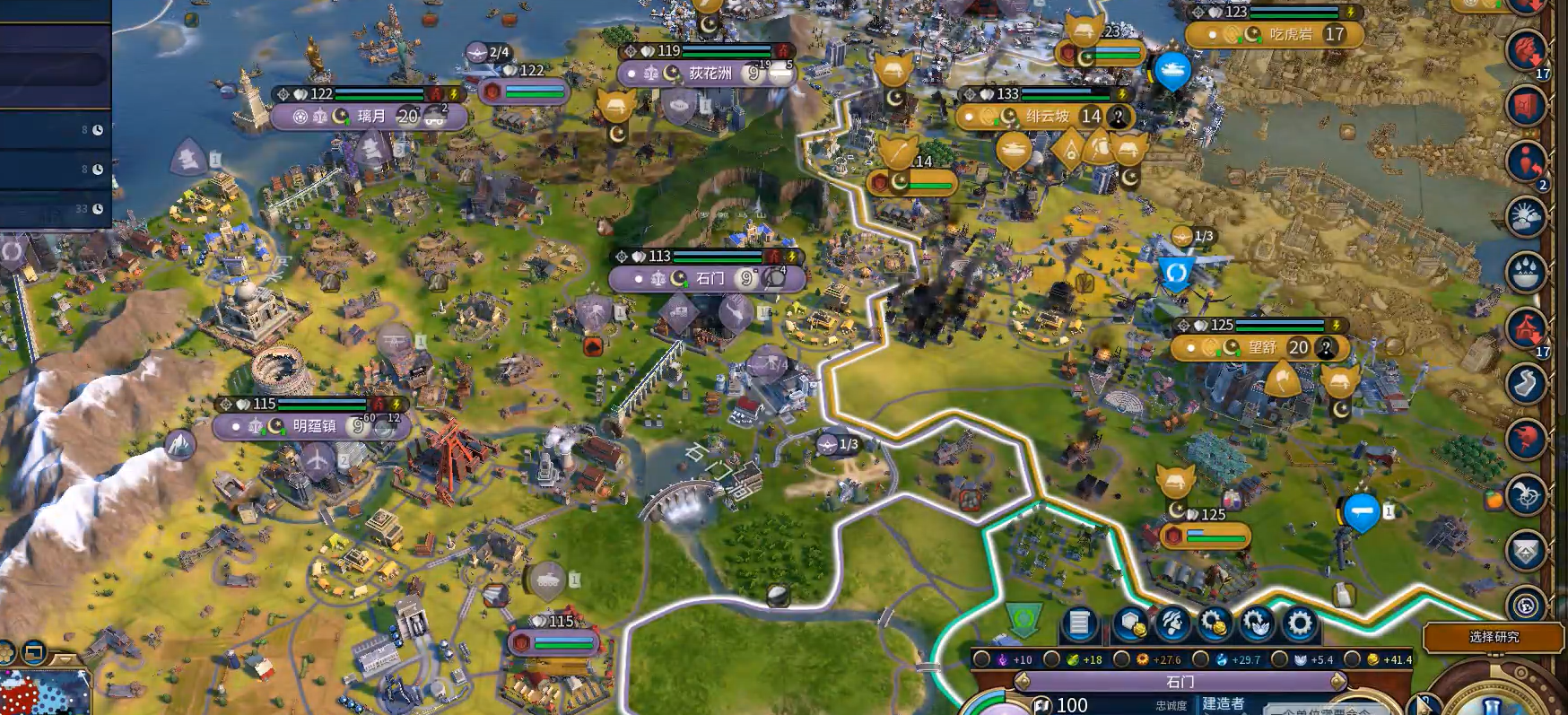Open the 明蕴镇 city banner
1568x715 pixels.
313,426
